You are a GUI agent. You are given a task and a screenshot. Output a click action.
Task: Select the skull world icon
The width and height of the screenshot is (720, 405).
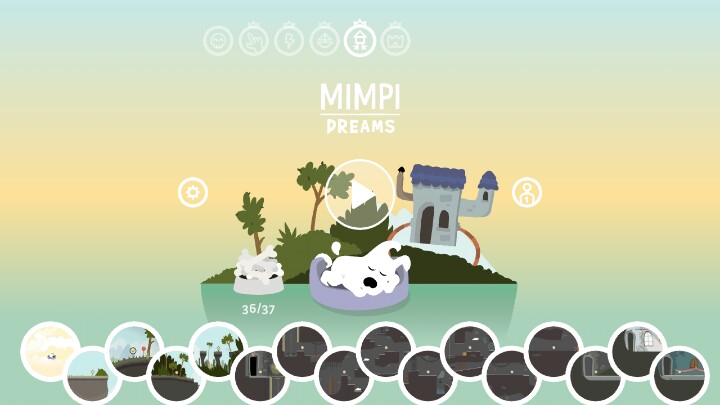(218, 41)
